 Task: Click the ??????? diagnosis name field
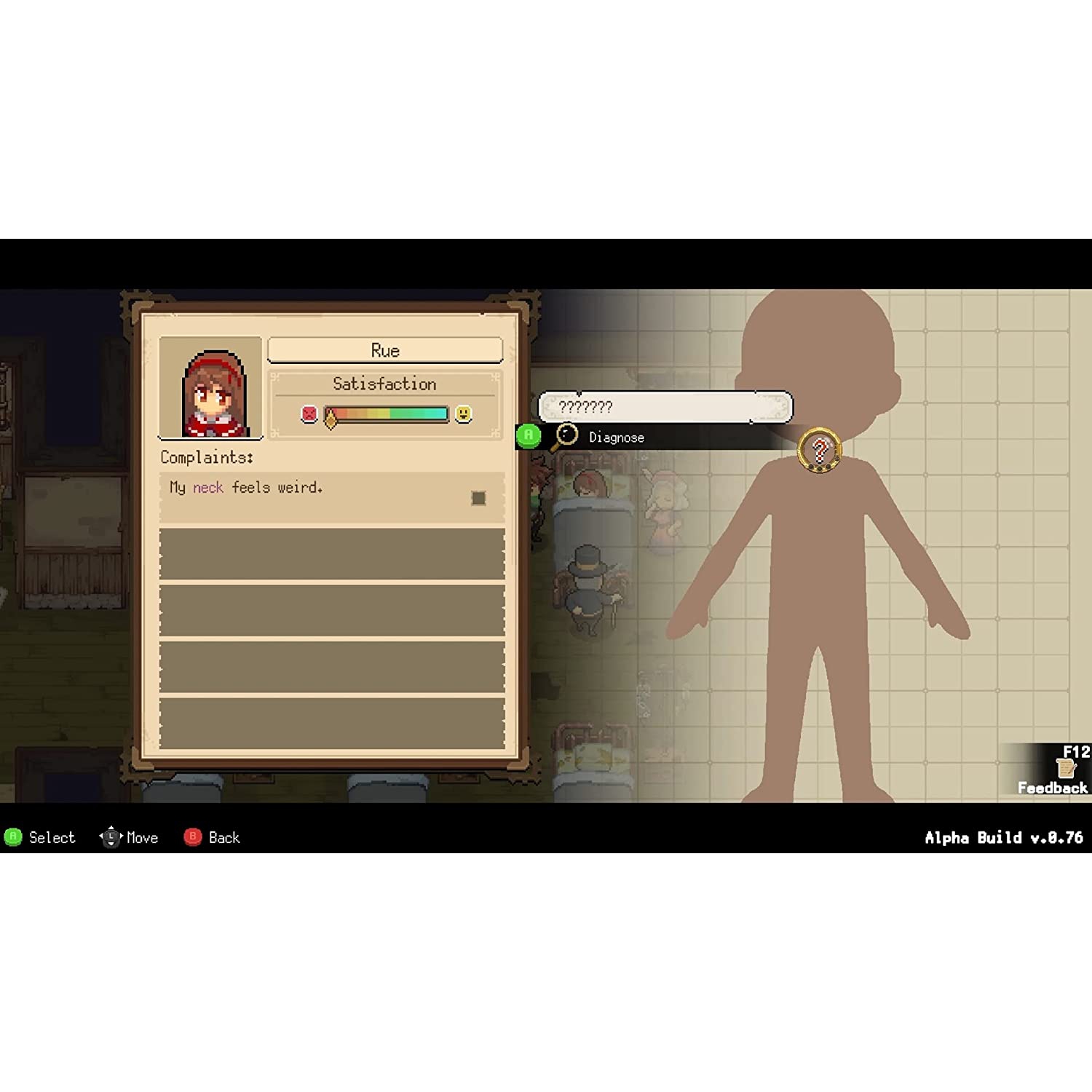click(x=665, y=407)
